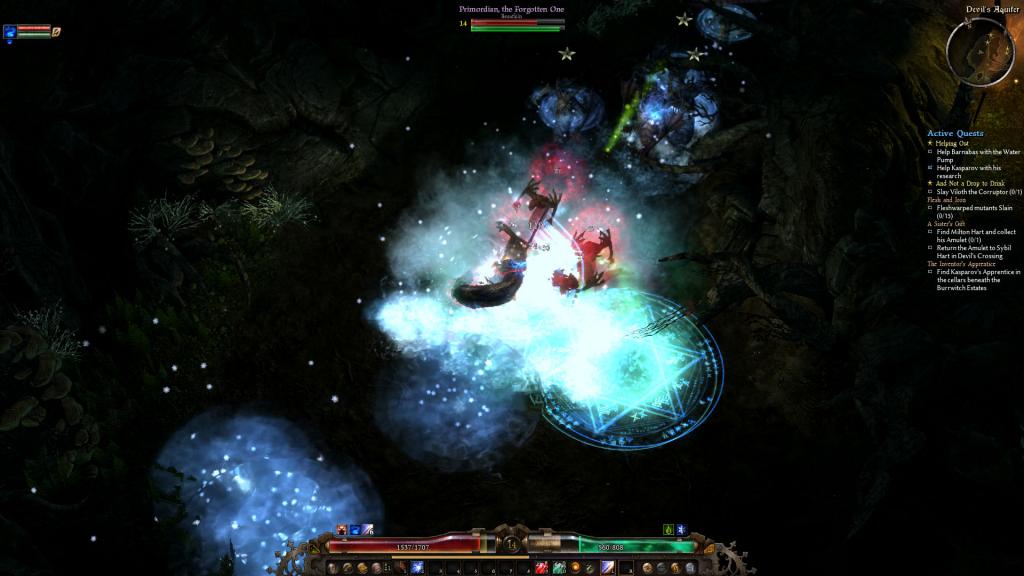Select The Inventor's Apprentice quest heading
Image resolution: width=1024 pixels, height=576 pixels.
(x=963, y=263)
